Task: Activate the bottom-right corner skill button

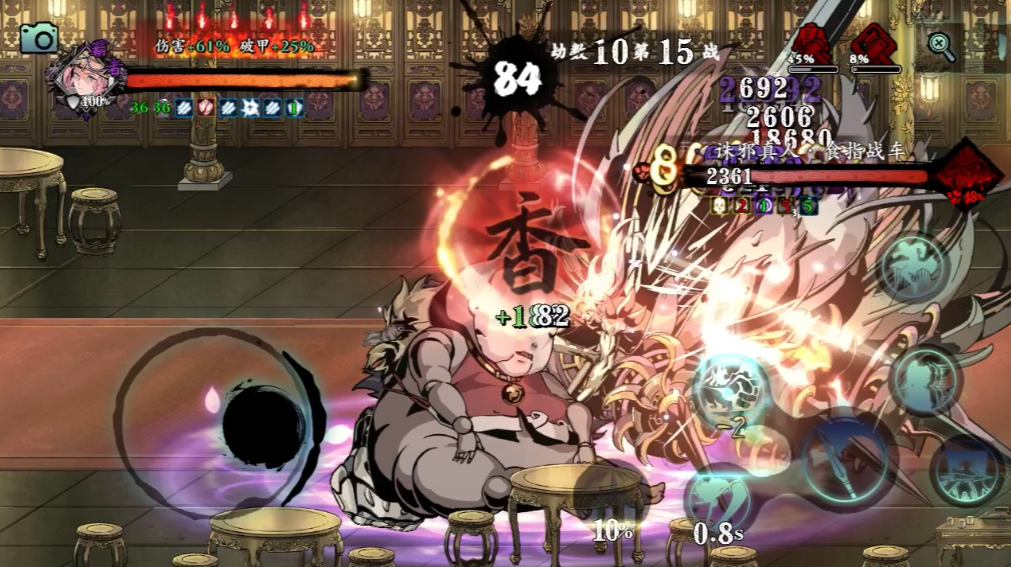Action: click(966, 469)
